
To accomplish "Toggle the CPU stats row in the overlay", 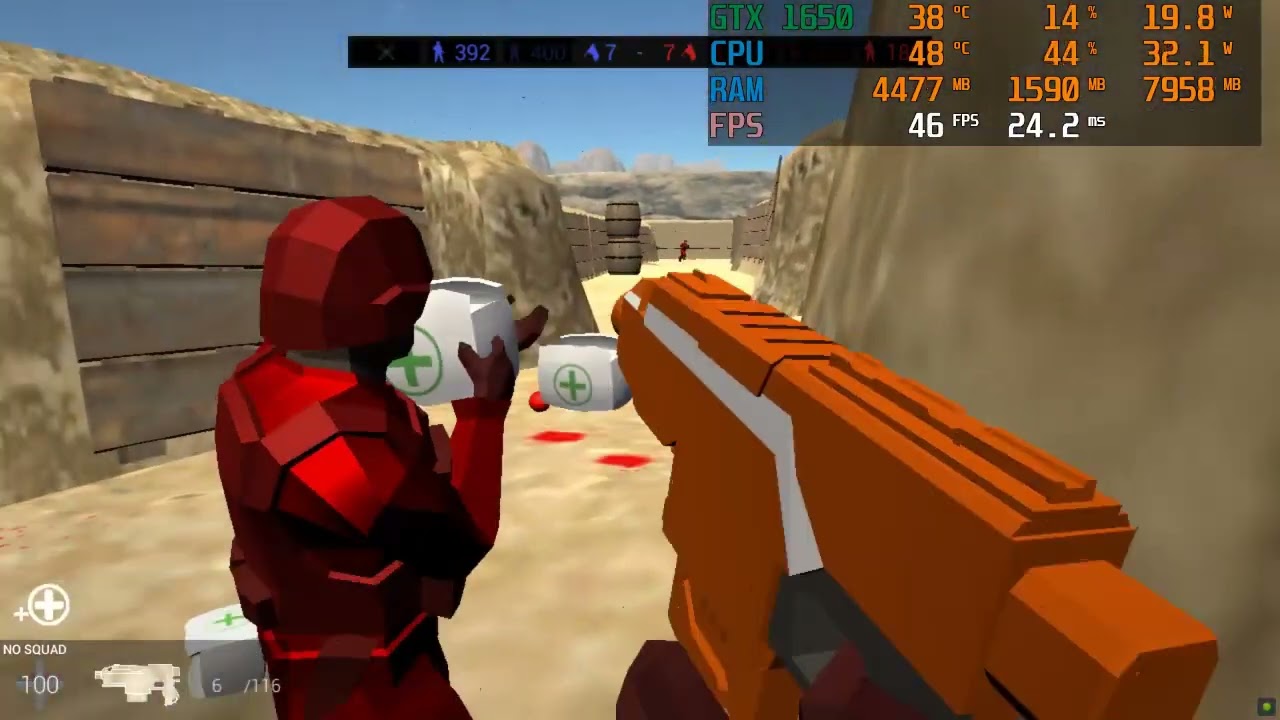I will pos(737,55).
